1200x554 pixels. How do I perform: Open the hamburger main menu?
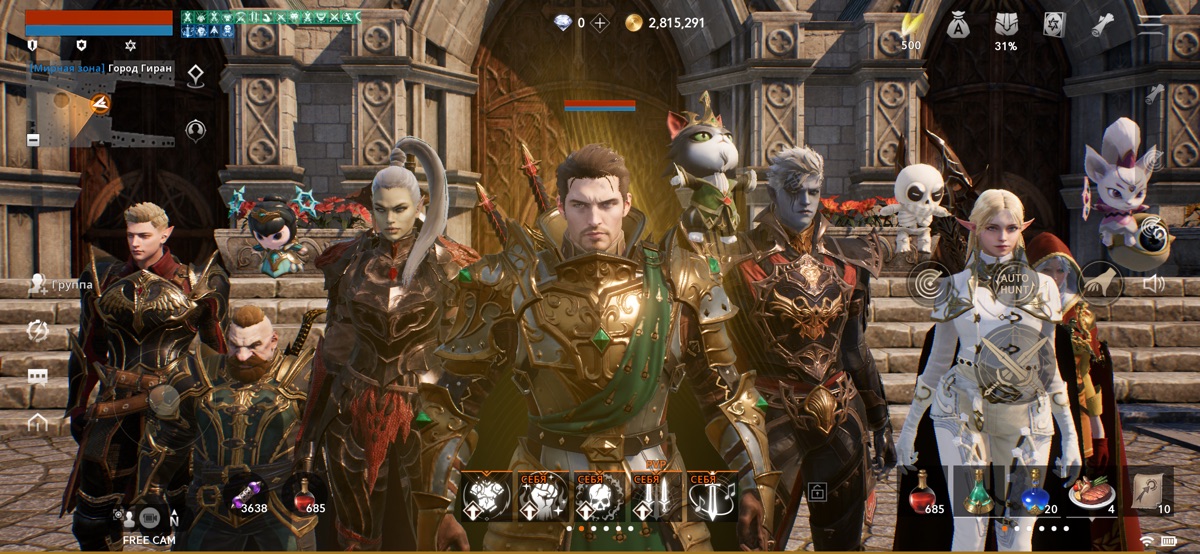1151,25
